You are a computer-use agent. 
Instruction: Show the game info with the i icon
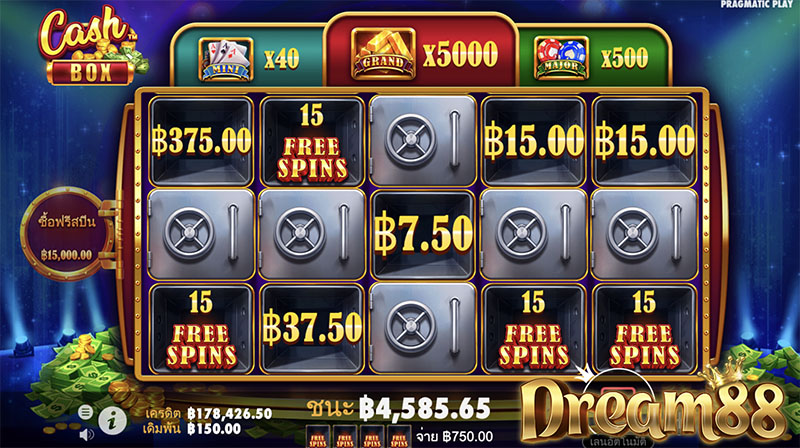(114, 412)
